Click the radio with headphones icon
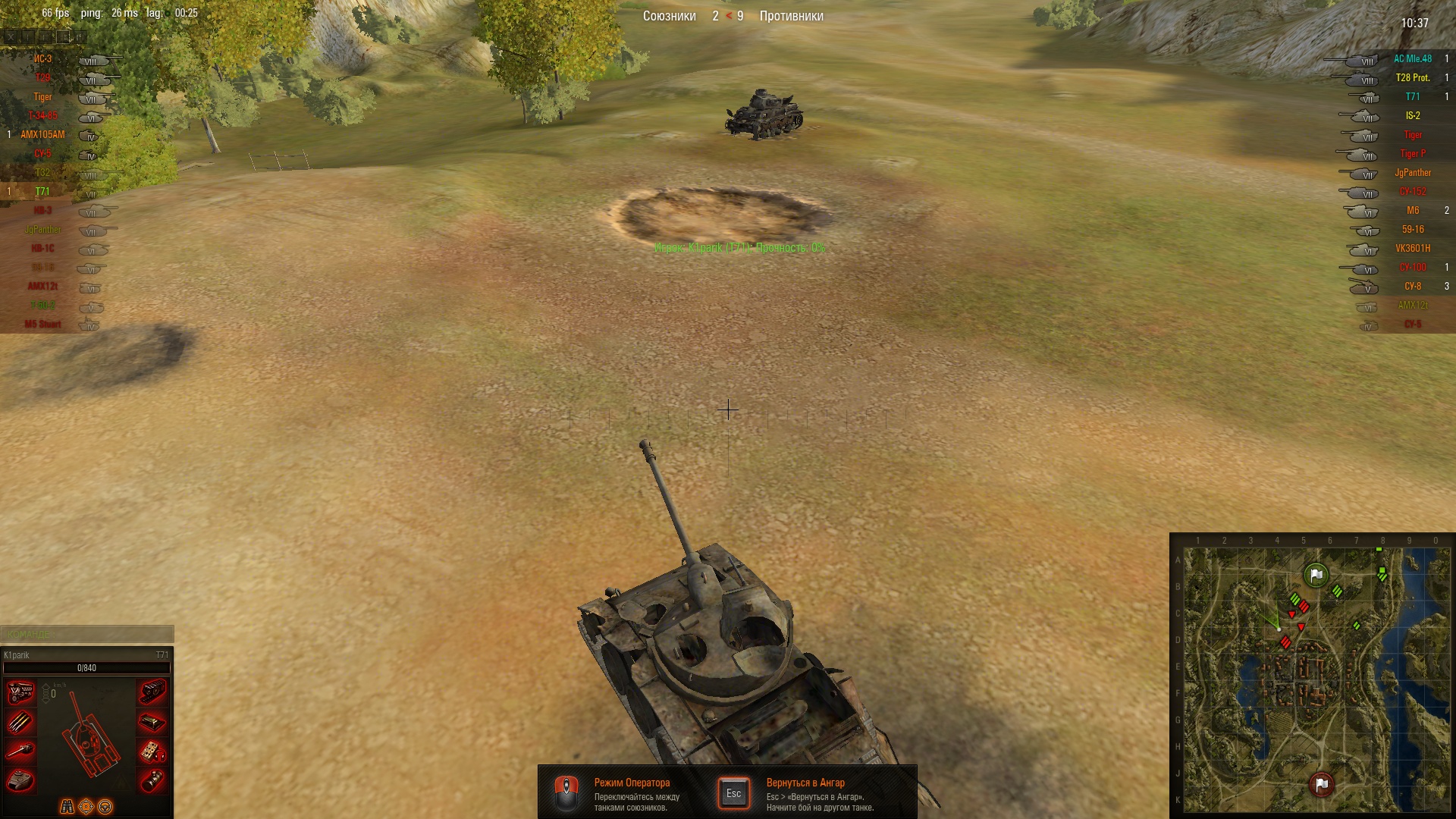This screenshot has width=1456, height=819. 152,752
